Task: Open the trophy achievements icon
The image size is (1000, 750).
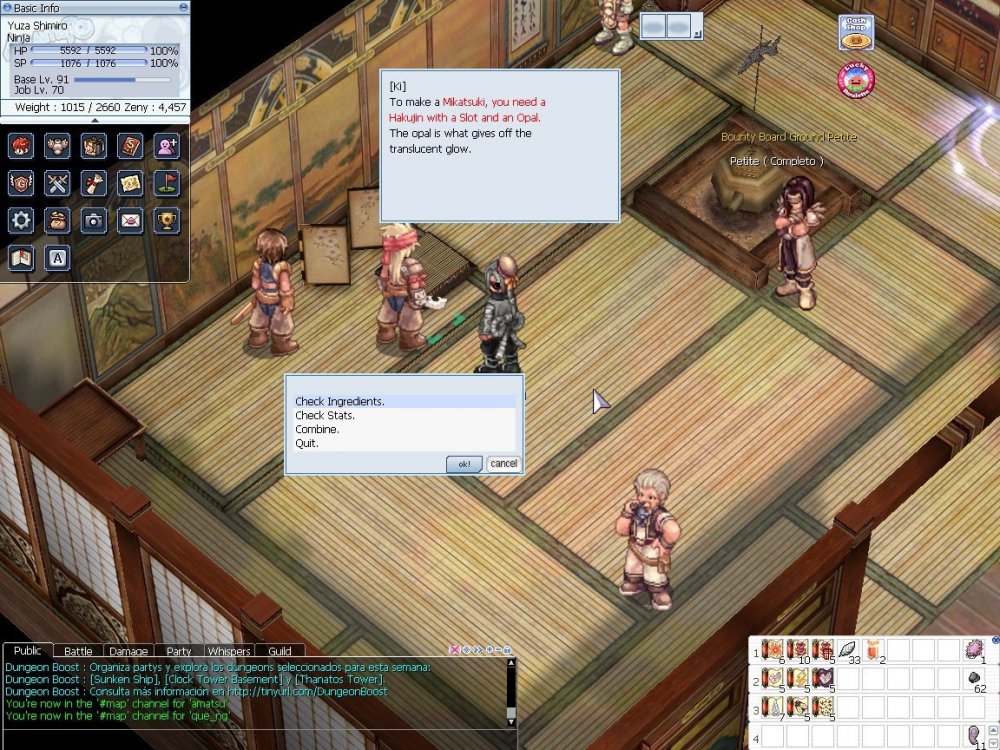Action: tap(167, 220)
